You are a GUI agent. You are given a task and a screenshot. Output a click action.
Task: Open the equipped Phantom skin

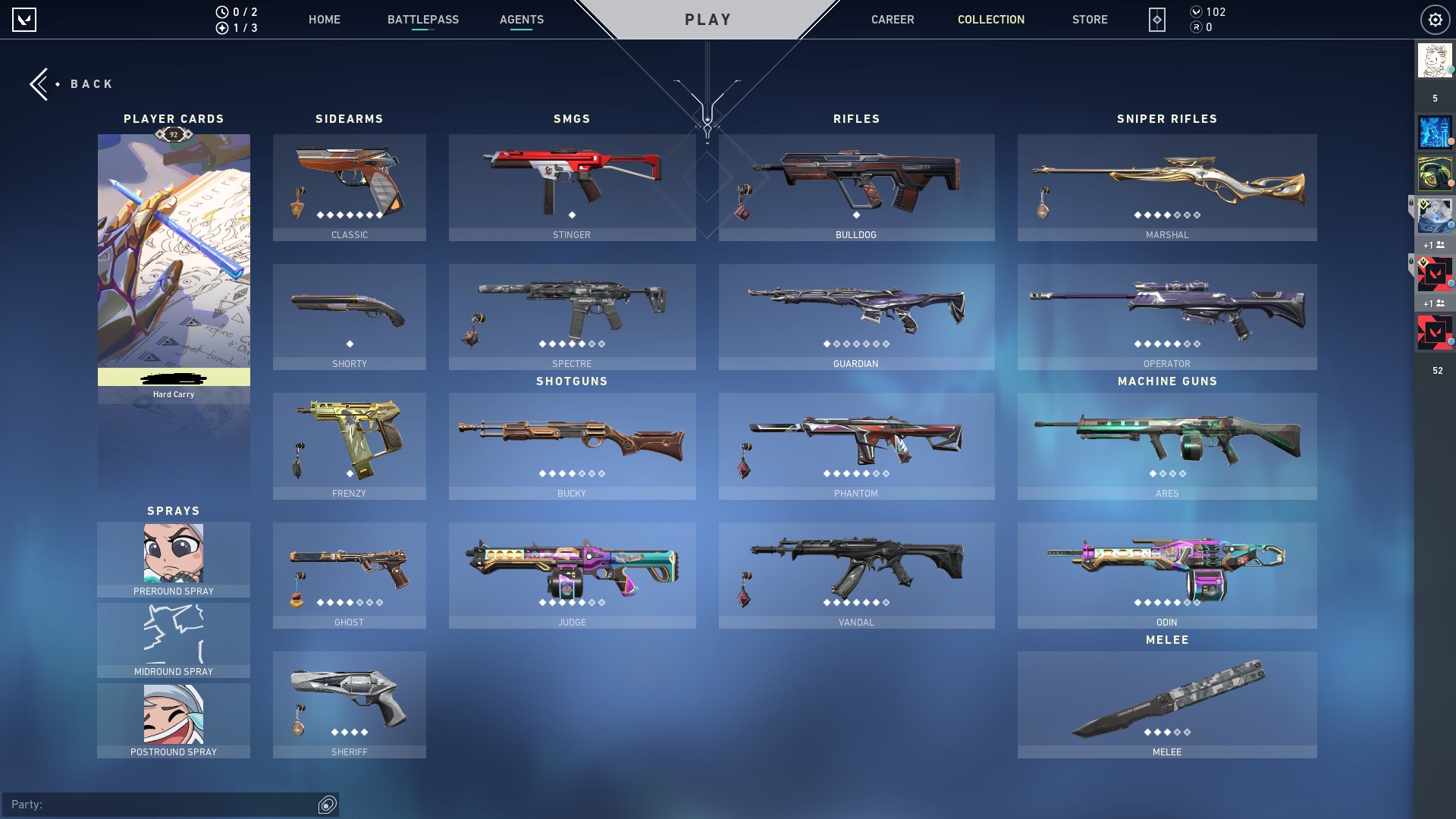[856, 447]
